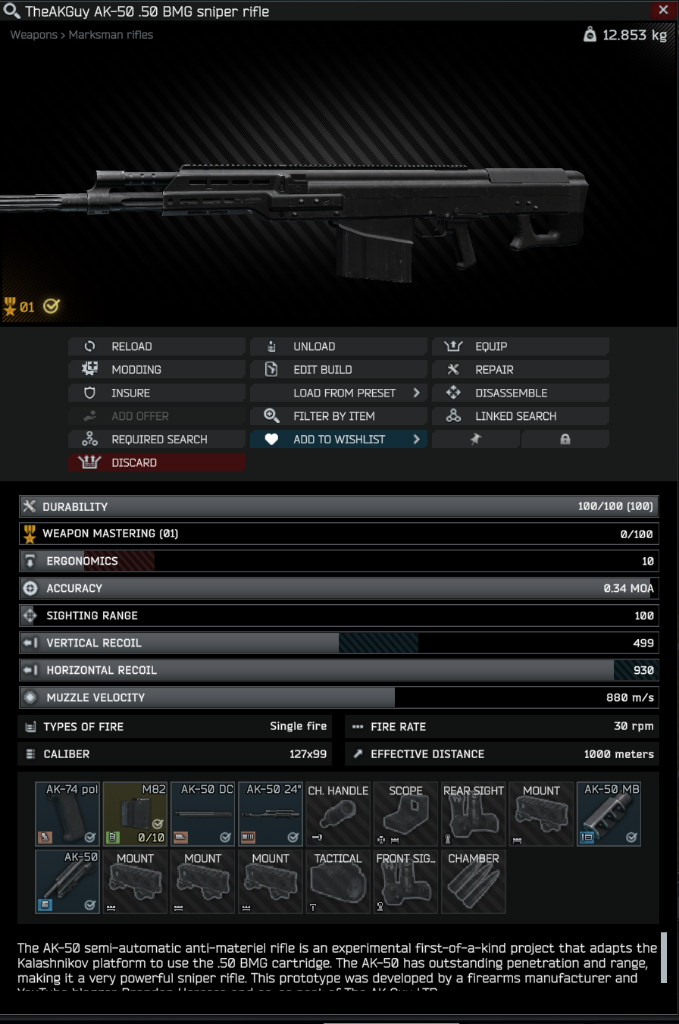
Task: Close the weapon inspection window
Action: [662, 11]
